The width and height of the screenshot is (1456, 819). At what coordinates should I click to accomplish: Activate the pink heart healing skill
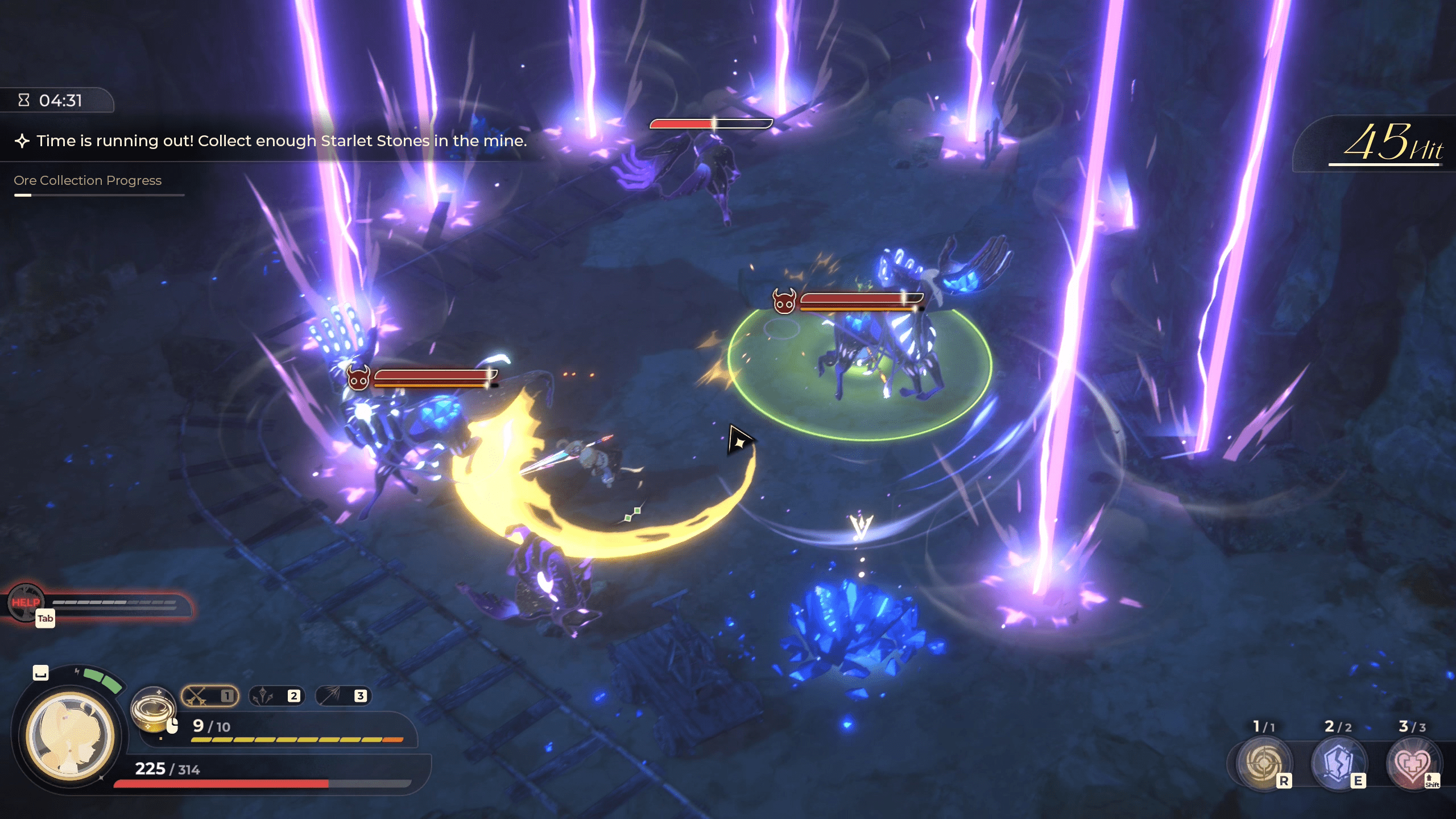(x=1412, y=763)
